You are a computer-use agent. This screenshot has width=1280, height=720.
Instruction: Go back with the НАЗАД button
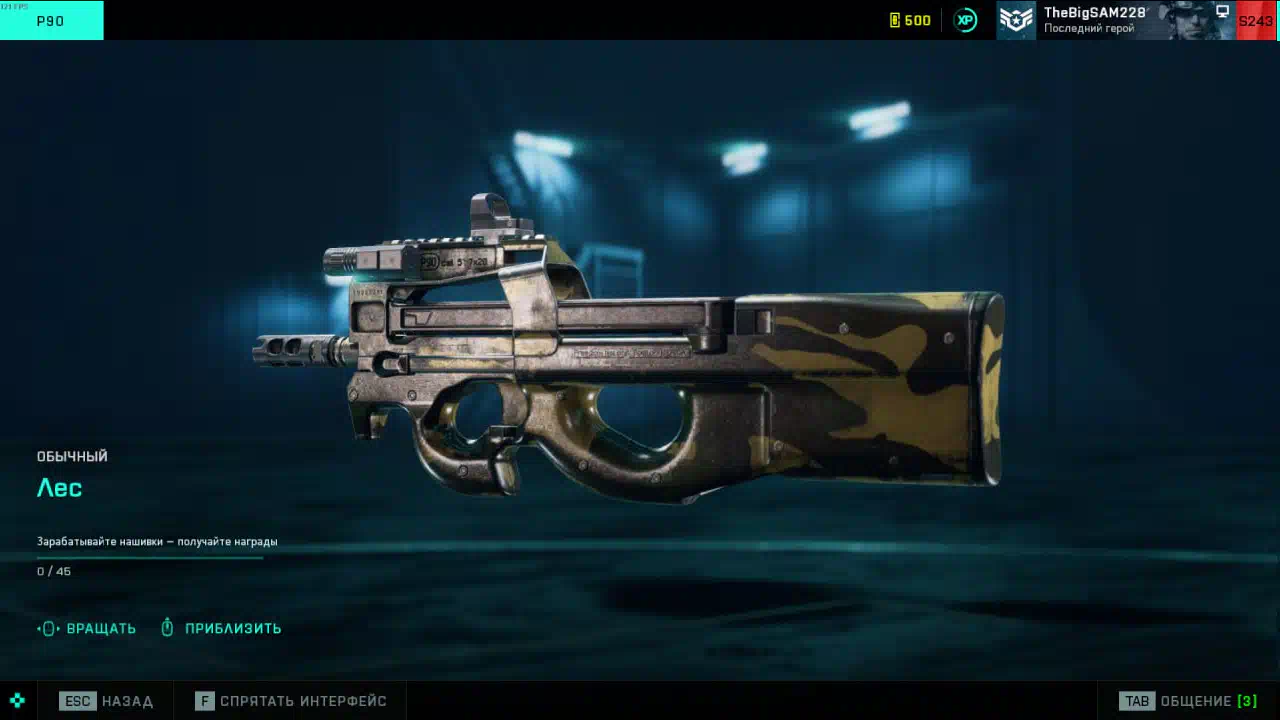pyautogui.click(x=106, y=701)
